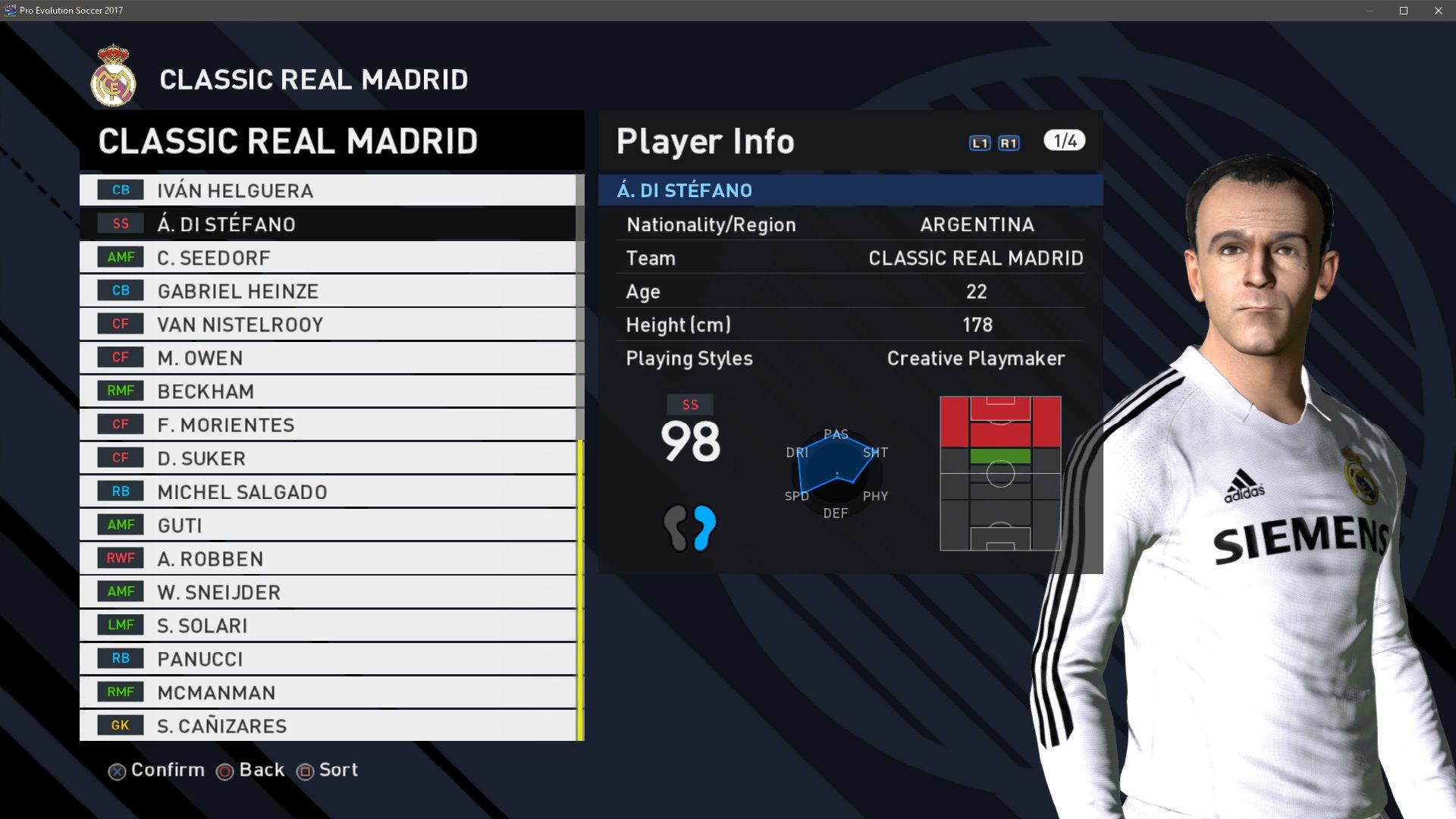Image resolution: width=1456 pixels, height=819 pixels.
Task: Choose D. Suker from the roster
Action: click(x=328, y=458)
